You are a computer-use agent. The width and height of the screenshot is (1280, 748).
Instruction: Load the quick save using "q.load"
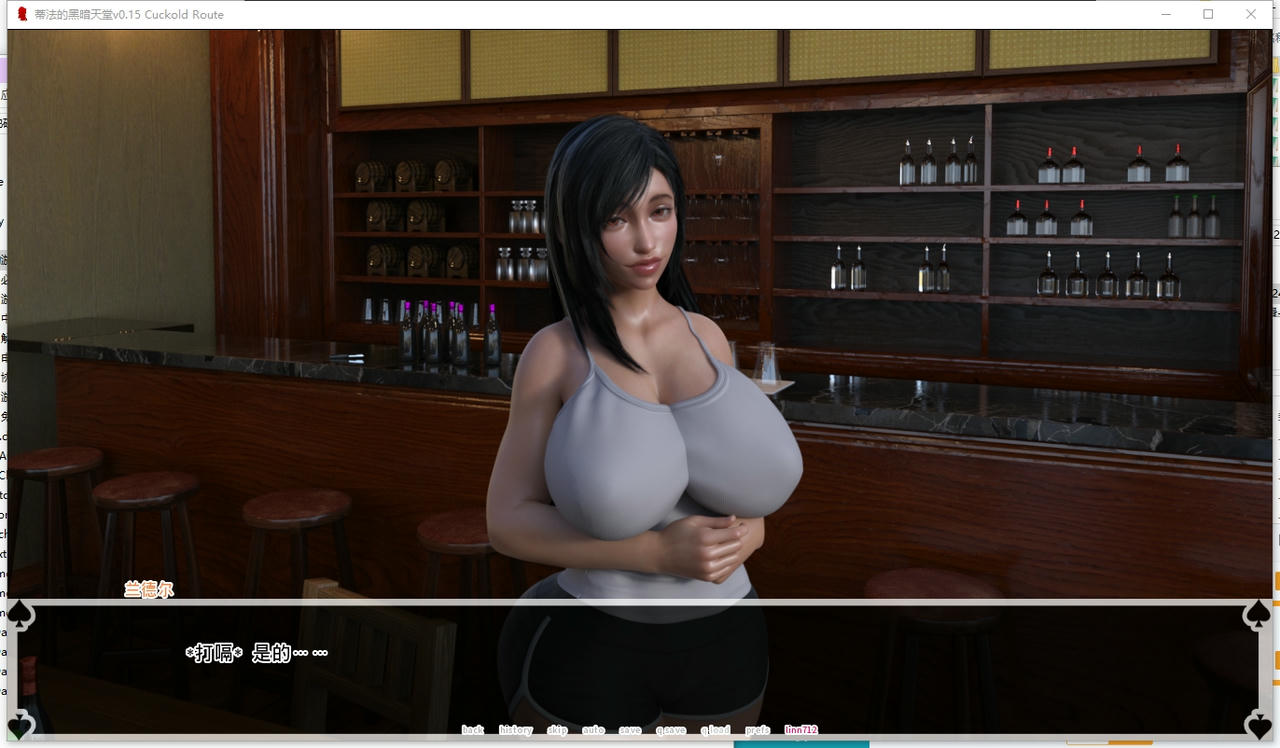click(714, 730)
